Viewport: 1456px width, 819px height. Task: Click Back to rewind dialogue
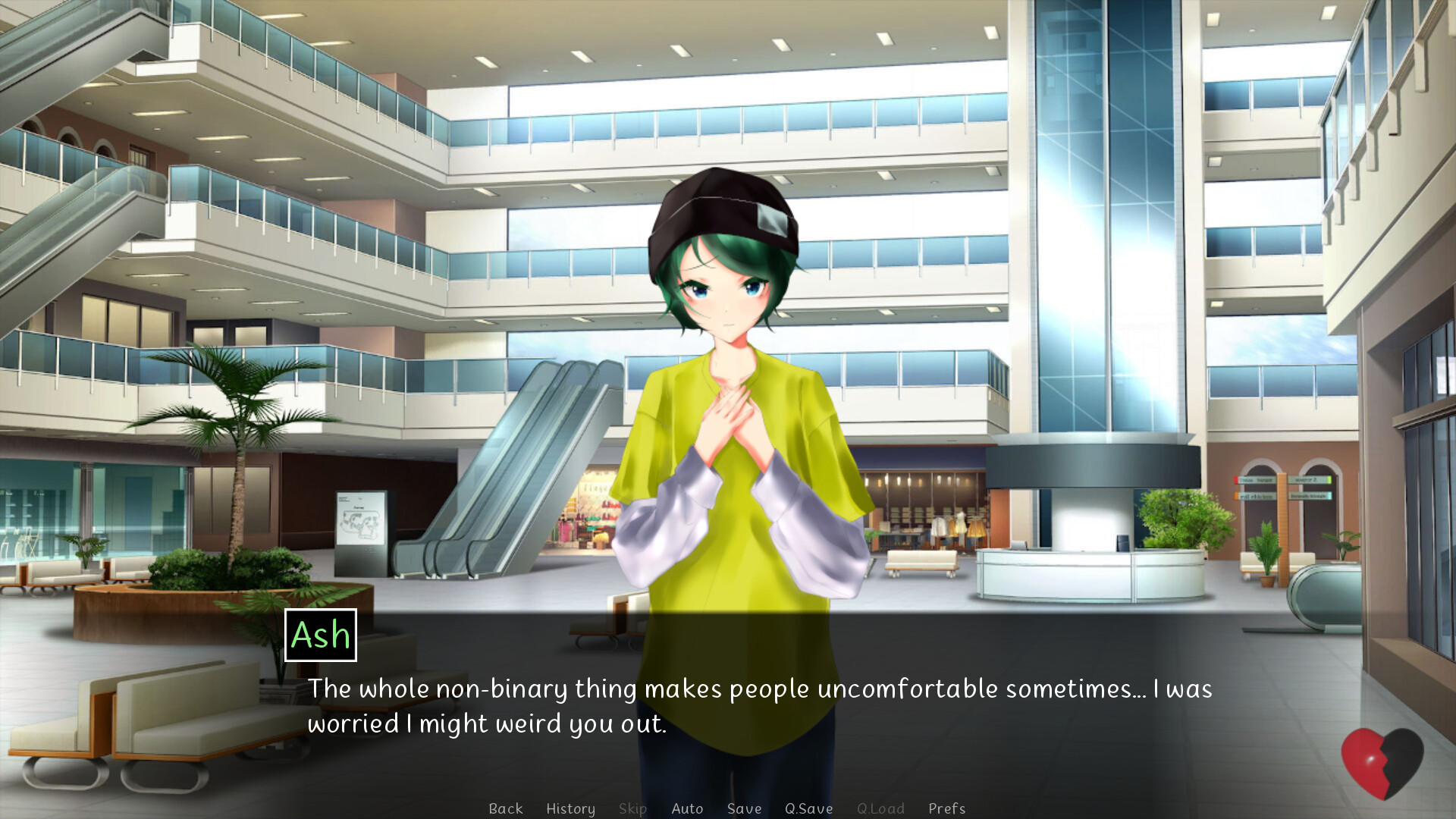(506, 808)
